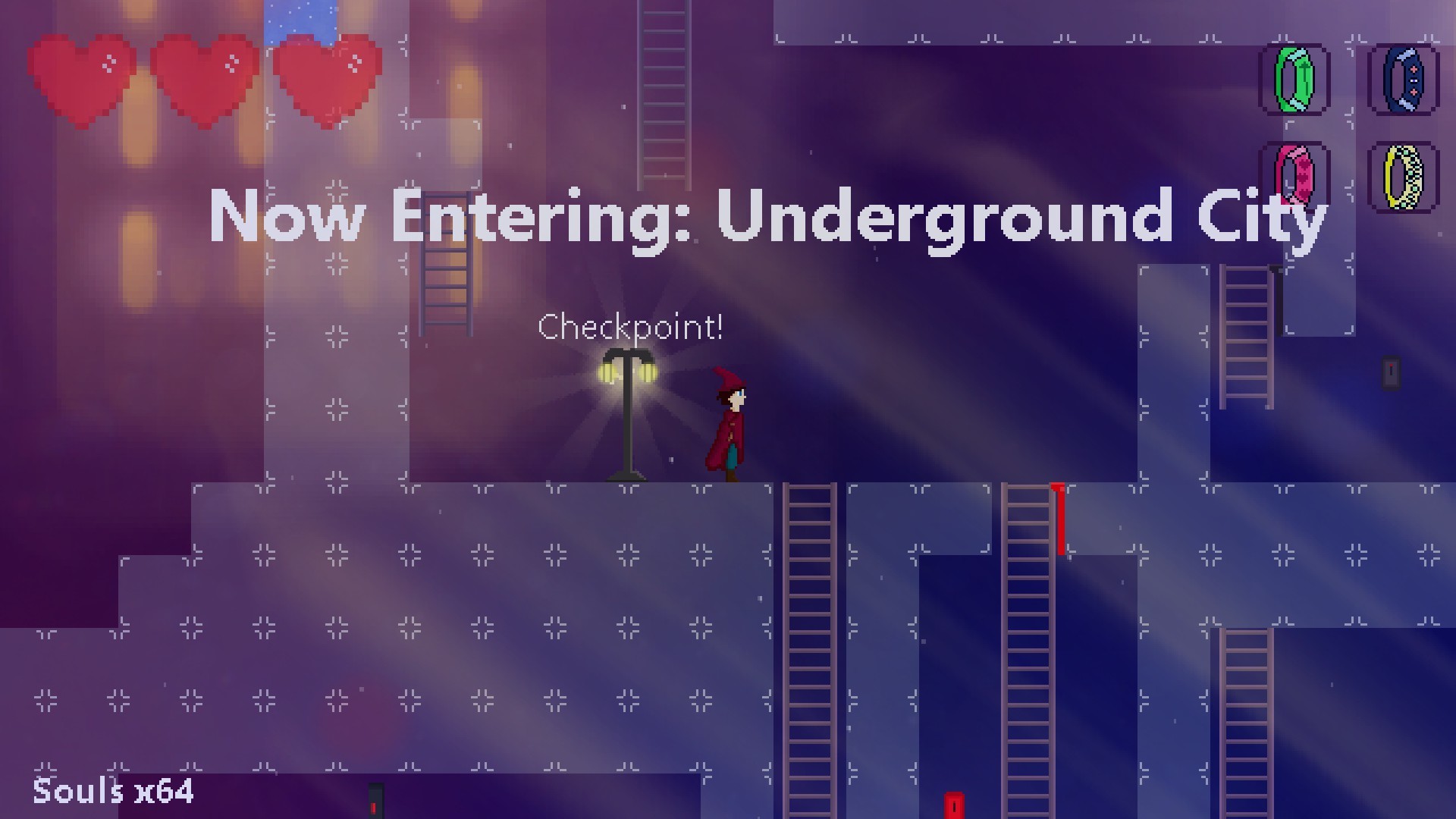Select the green emerald ring icon
This screenshot has width=1456, height=819.
(x=1293, y=78)
